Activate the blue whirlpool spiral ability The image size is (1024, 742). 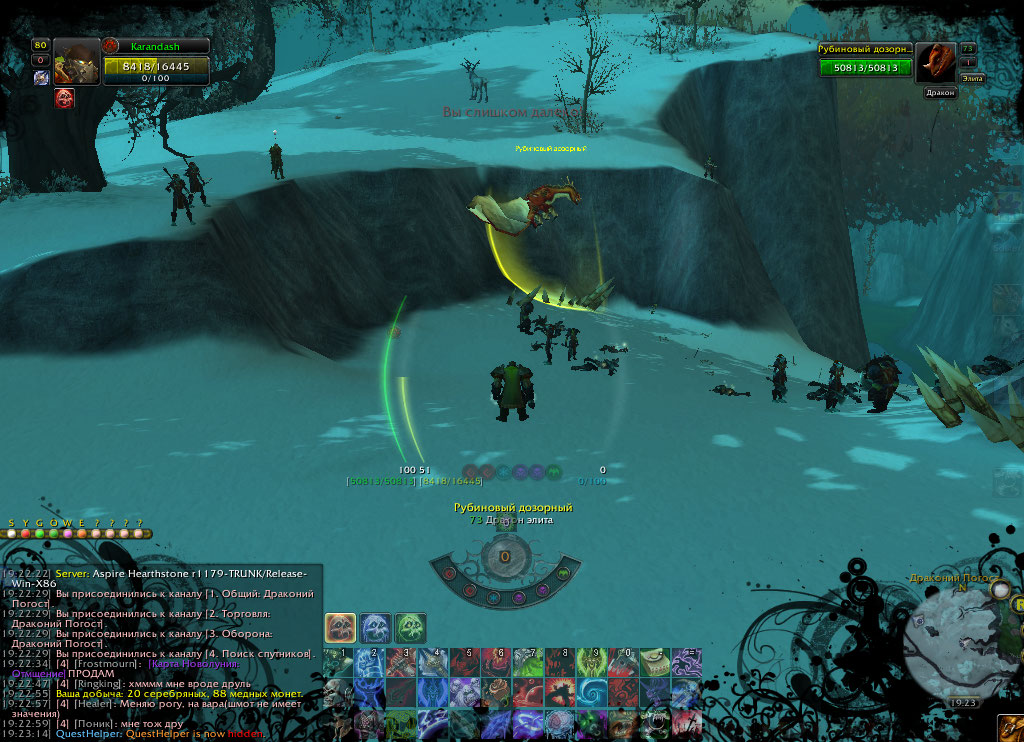click(590, 693)
